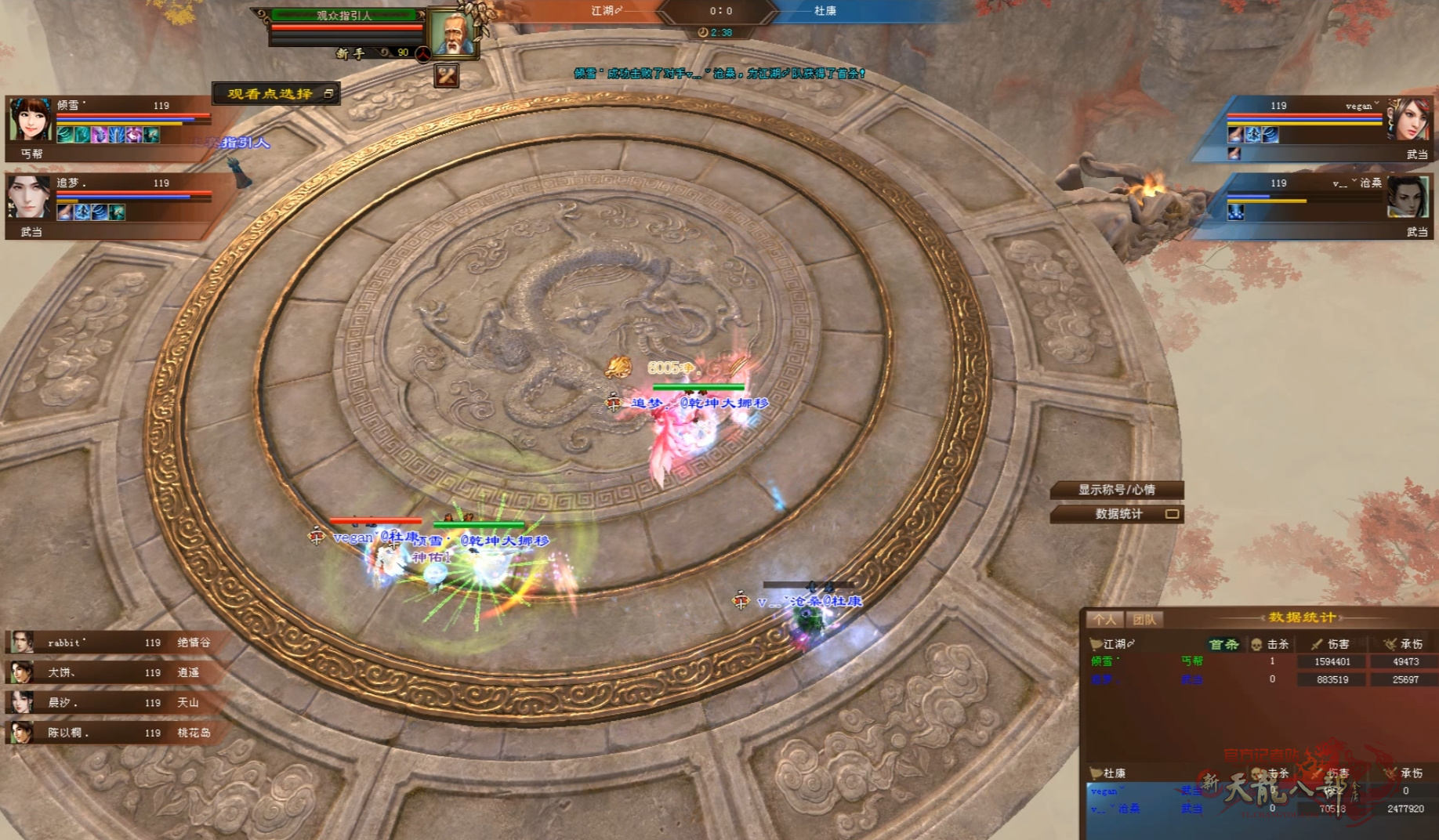Viewport: 1439px width, 840px height.
Task: Choose 大饼 in the spectator list
Action: 110,672
